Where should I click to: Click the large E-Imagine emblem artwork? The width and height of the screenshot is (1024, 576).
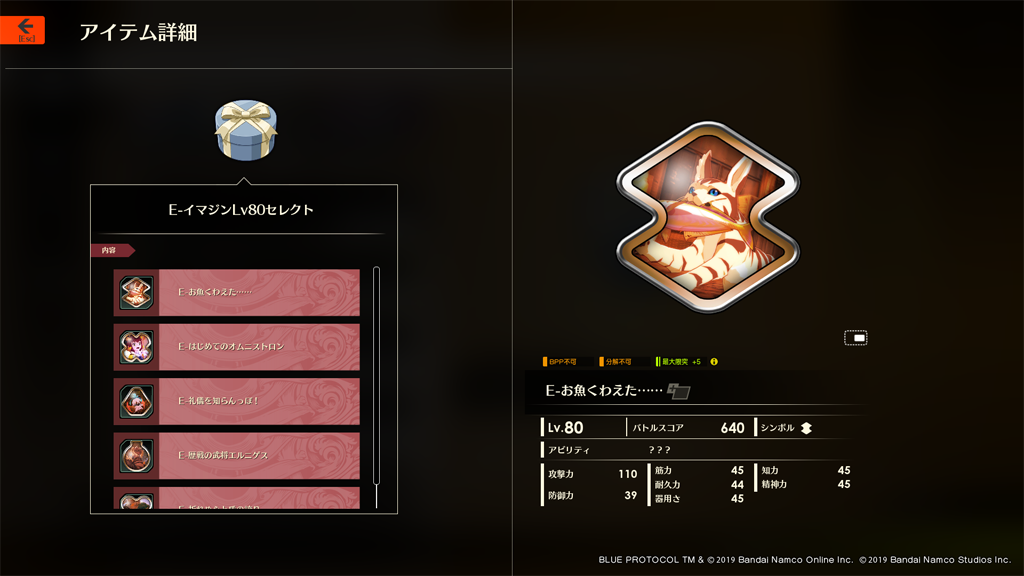click(707, 217)
